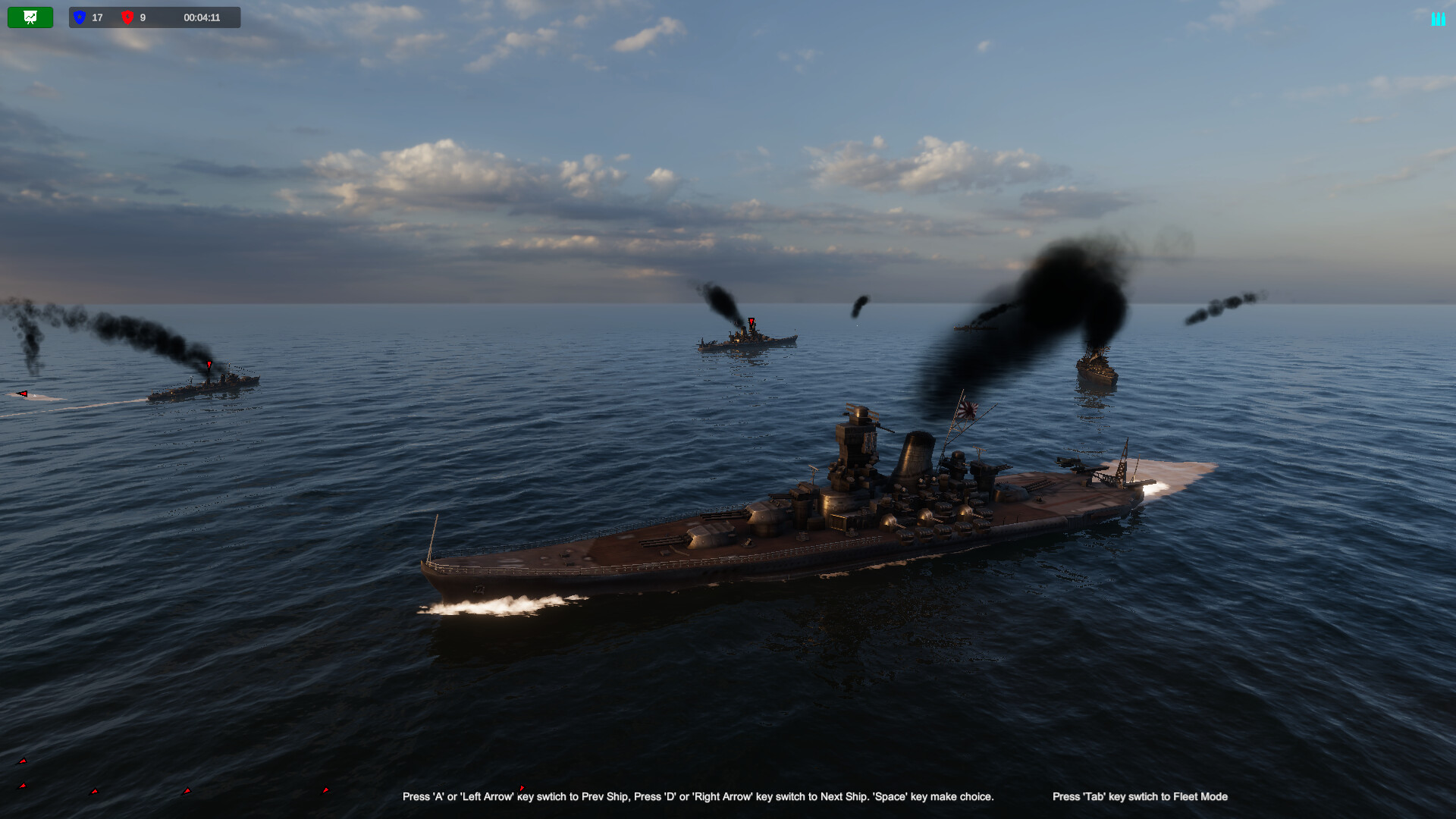Expand the HUD bar containing the match timer
The height and width of the screenshot is (819, 1456).
tap(201, 17)
